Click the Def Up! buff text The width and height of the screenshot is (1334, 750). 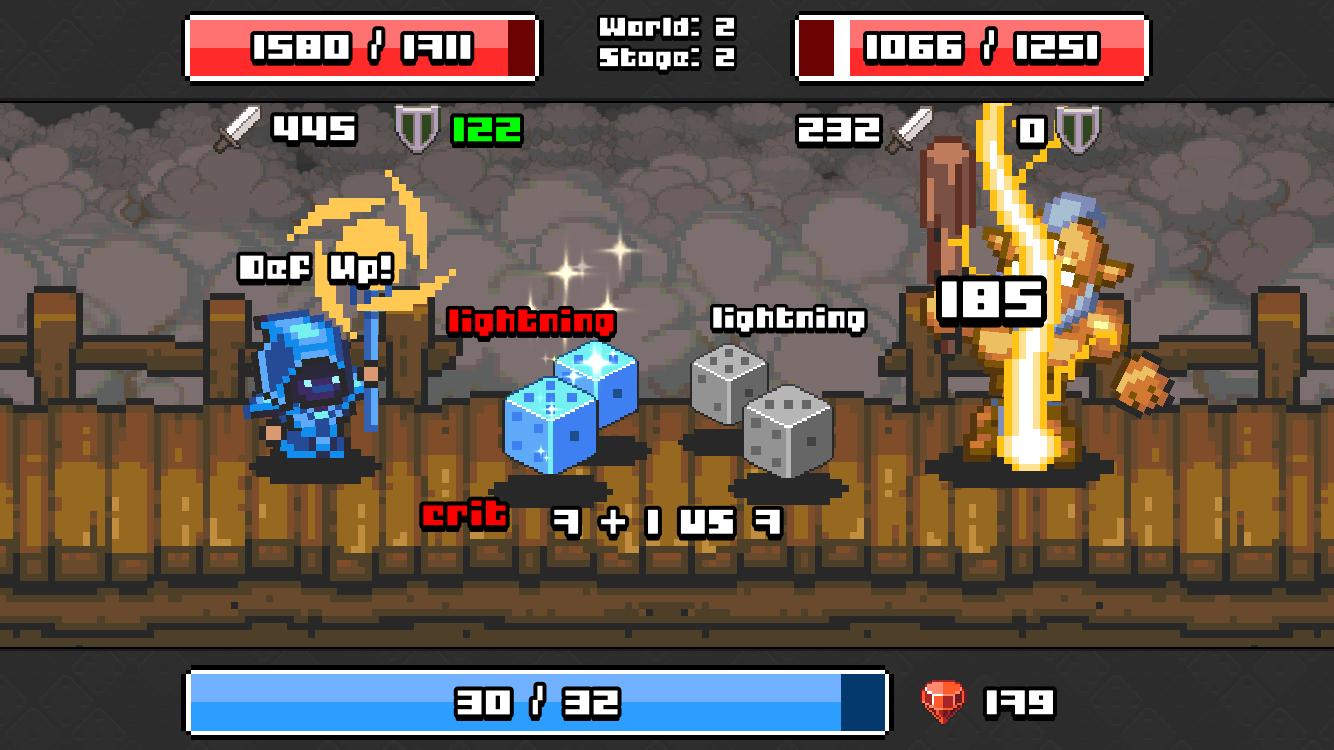pos(313,268)
